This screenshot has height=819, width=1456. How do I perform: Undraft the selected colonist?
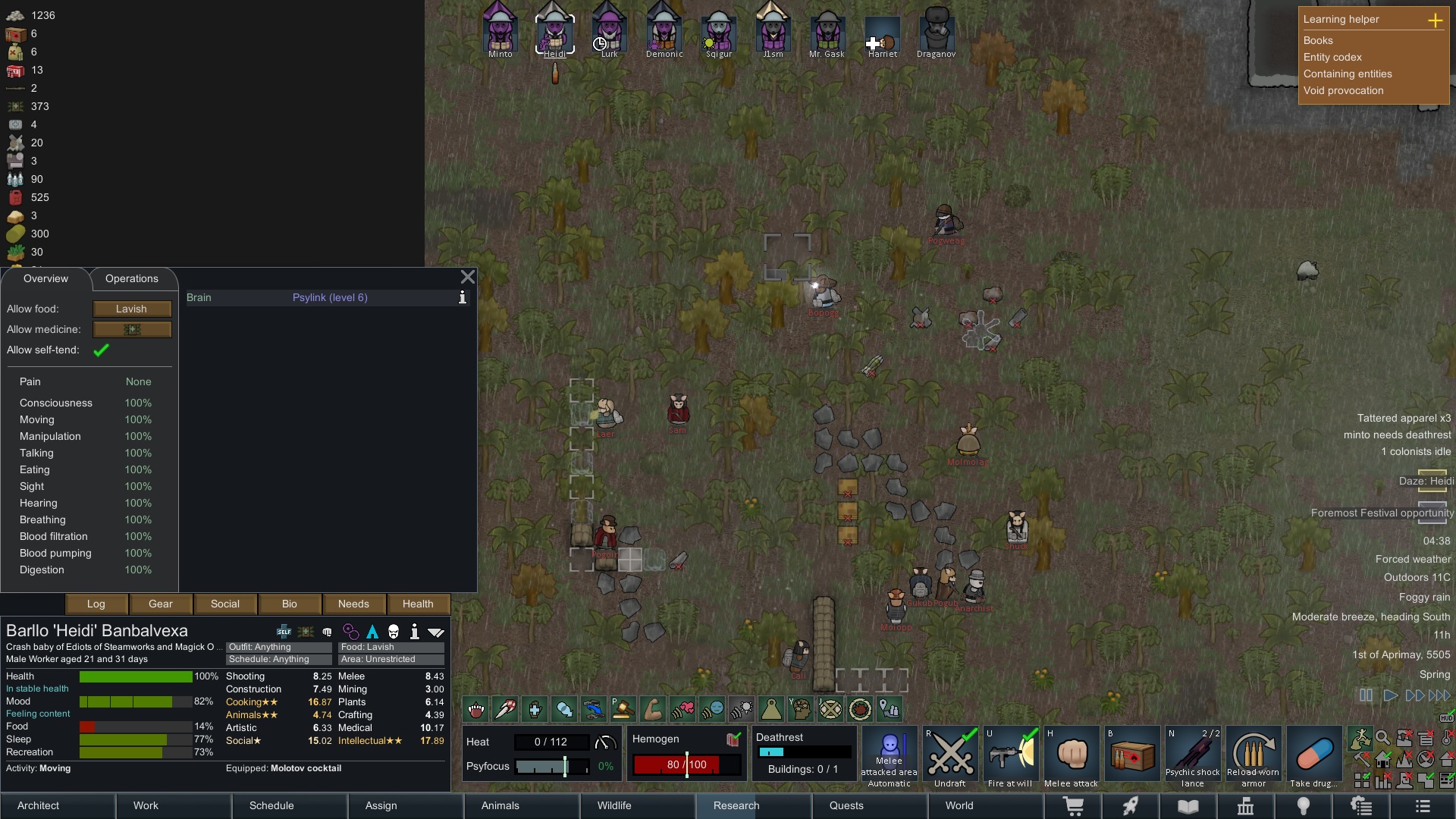tap(949, 757)
